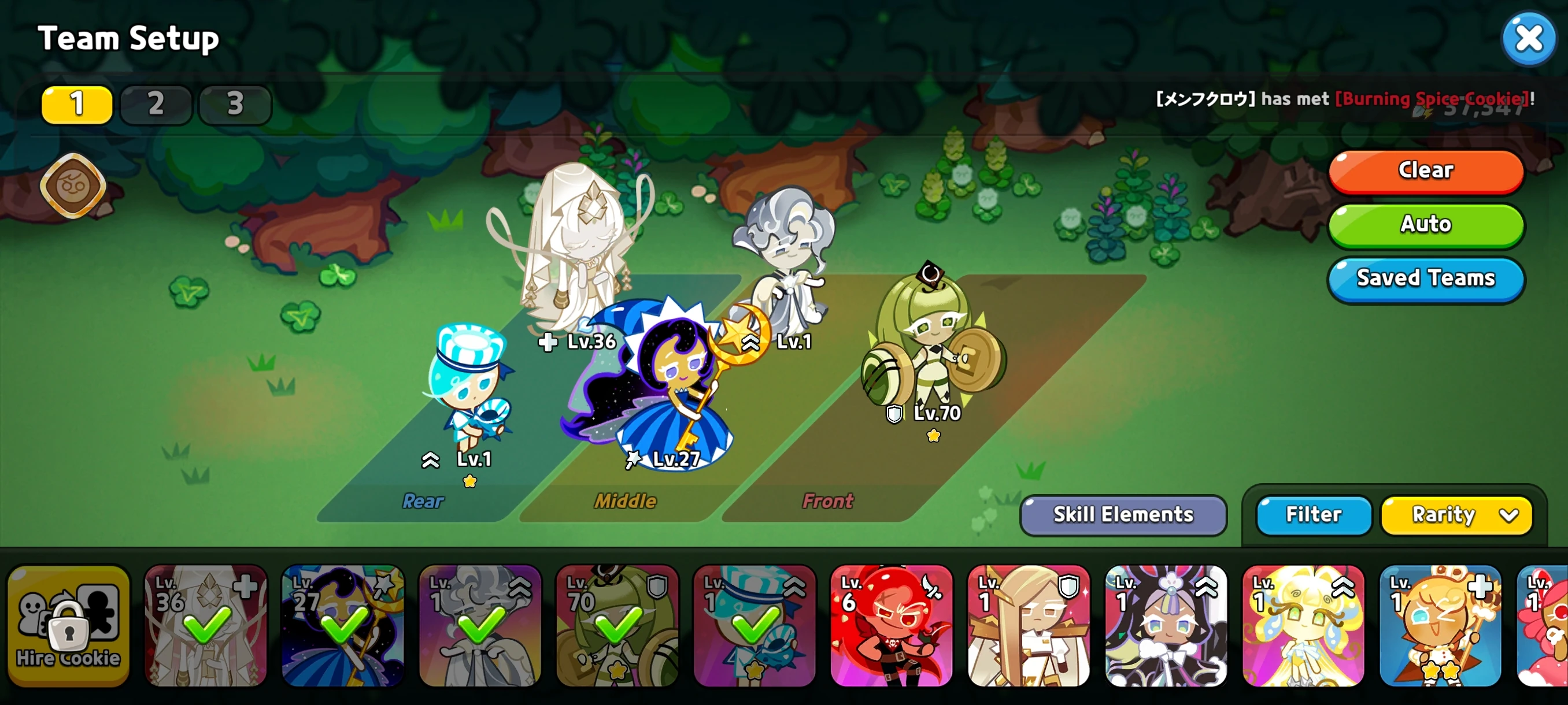This screenshot has height=705, width=1568.
Task: Click the shield icon beside the Lv.70 cookie
Action: tap(894, 414)
